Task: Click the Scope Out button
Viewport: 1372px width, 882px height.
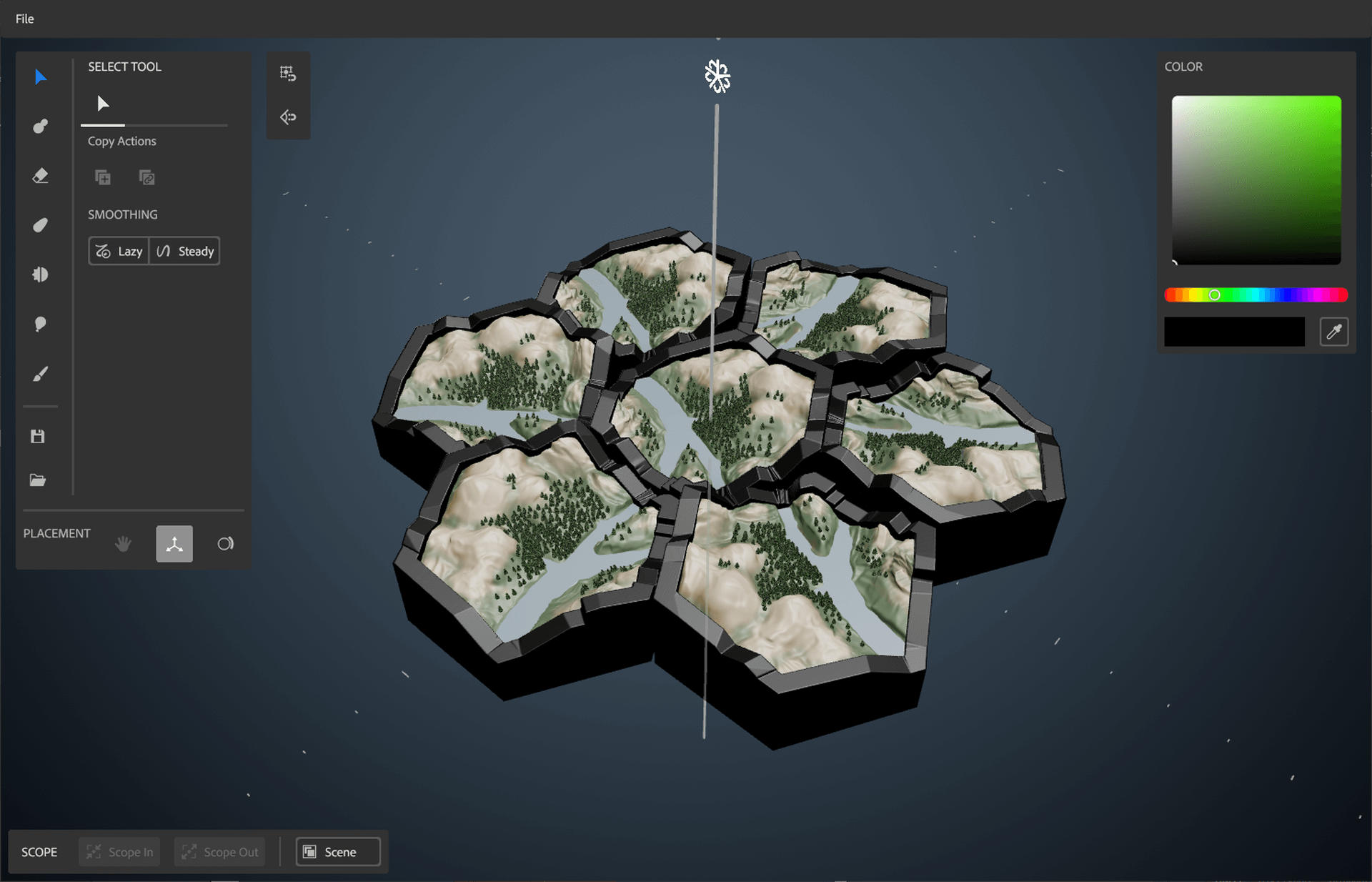Action: coord(219,851)
